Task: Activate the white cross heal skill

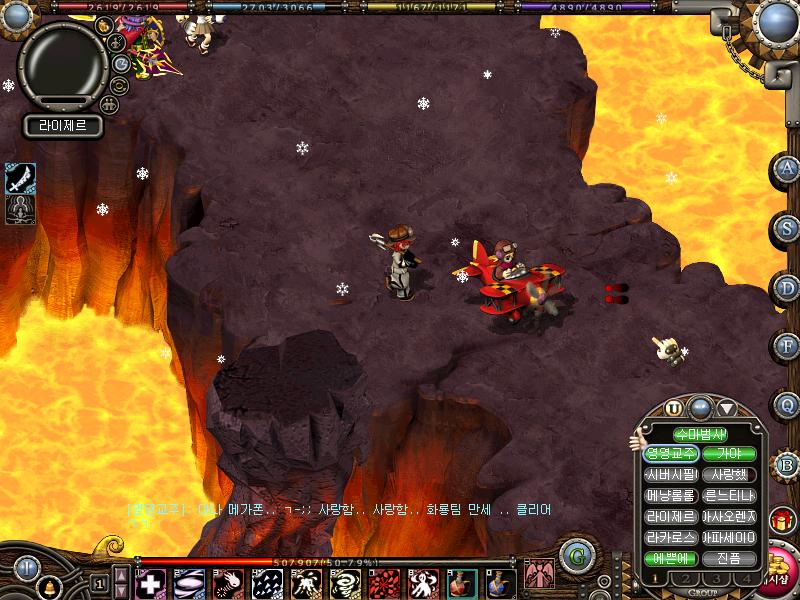Action: (151, 582)
